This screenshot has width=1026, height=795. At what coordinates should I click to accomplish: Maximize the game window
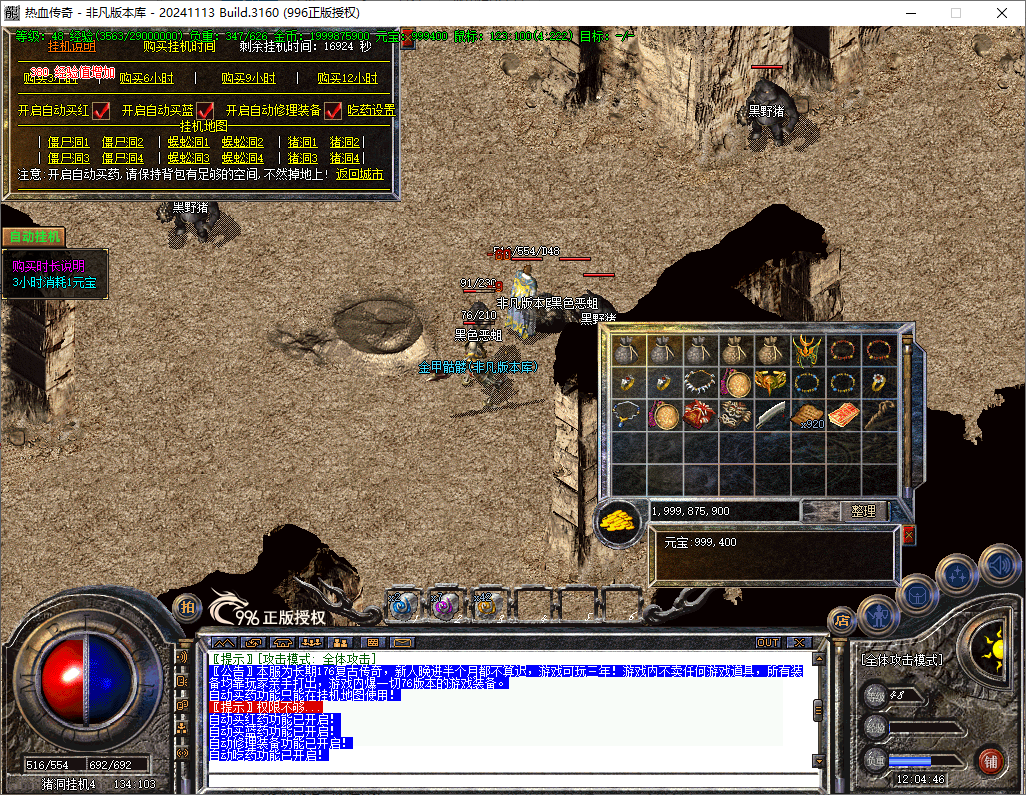[955, 13]
